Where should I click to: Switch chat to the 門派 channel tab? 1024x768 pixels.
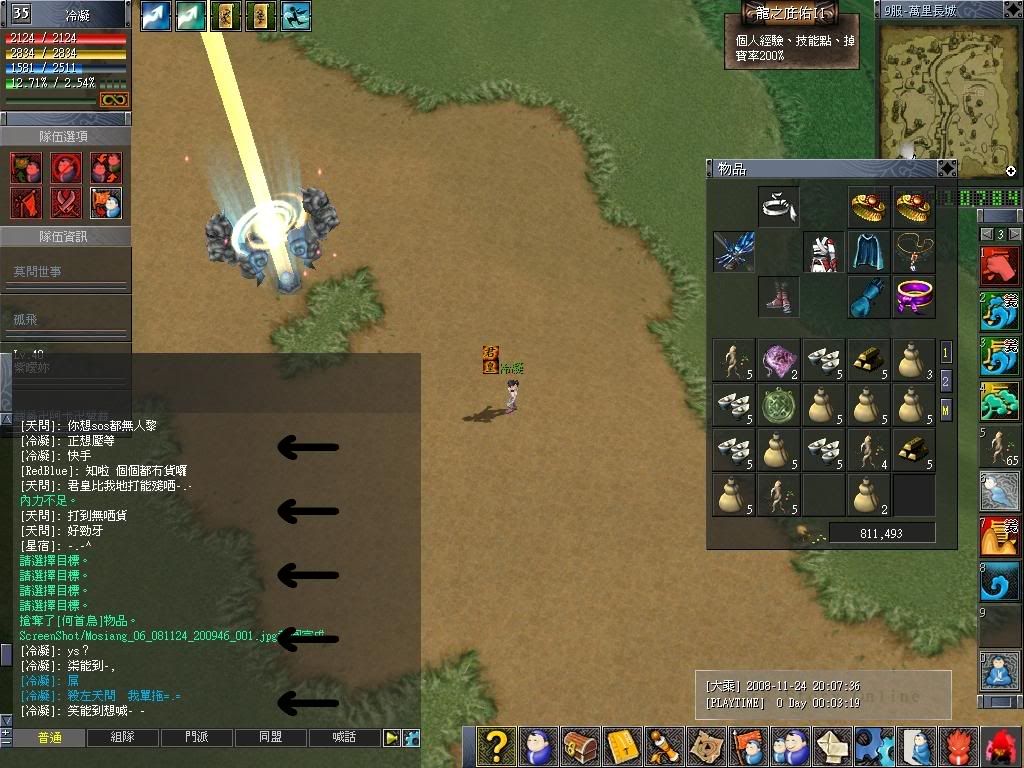[197, 738]
